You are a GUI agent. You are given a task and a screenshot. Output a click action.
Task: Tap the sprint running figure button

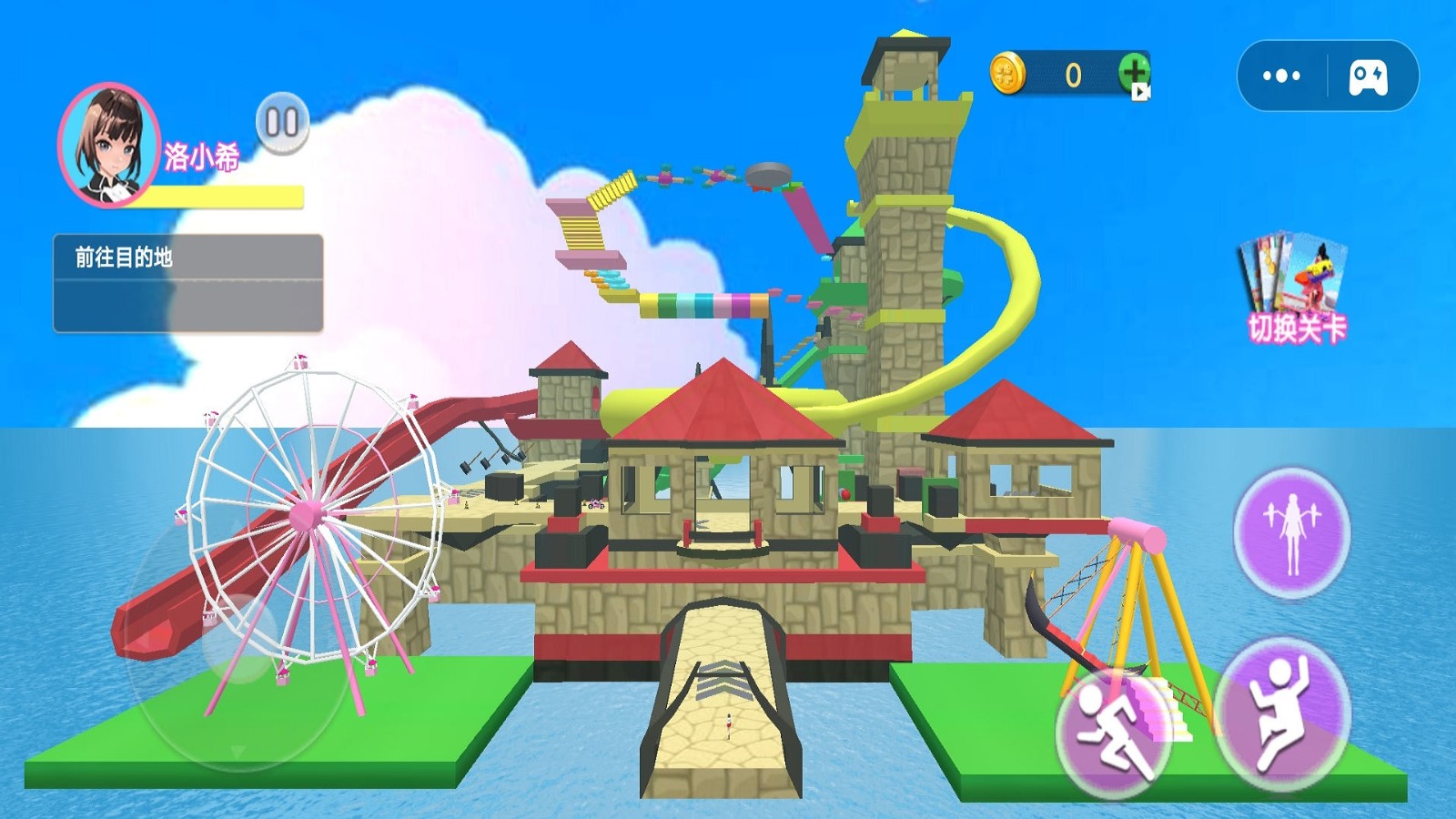(x=1113, y=733)
